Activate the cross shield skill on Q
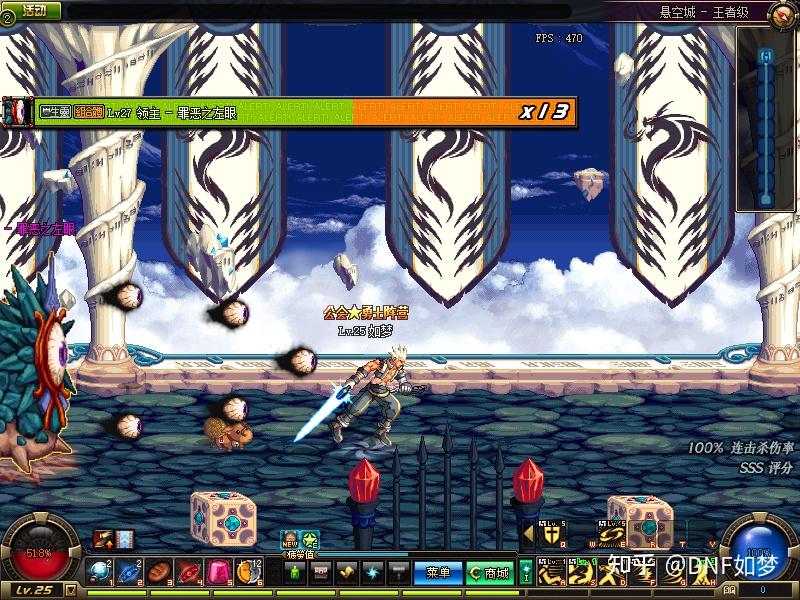800x600 pixels. pyautogui.click(x=551, y=533)
